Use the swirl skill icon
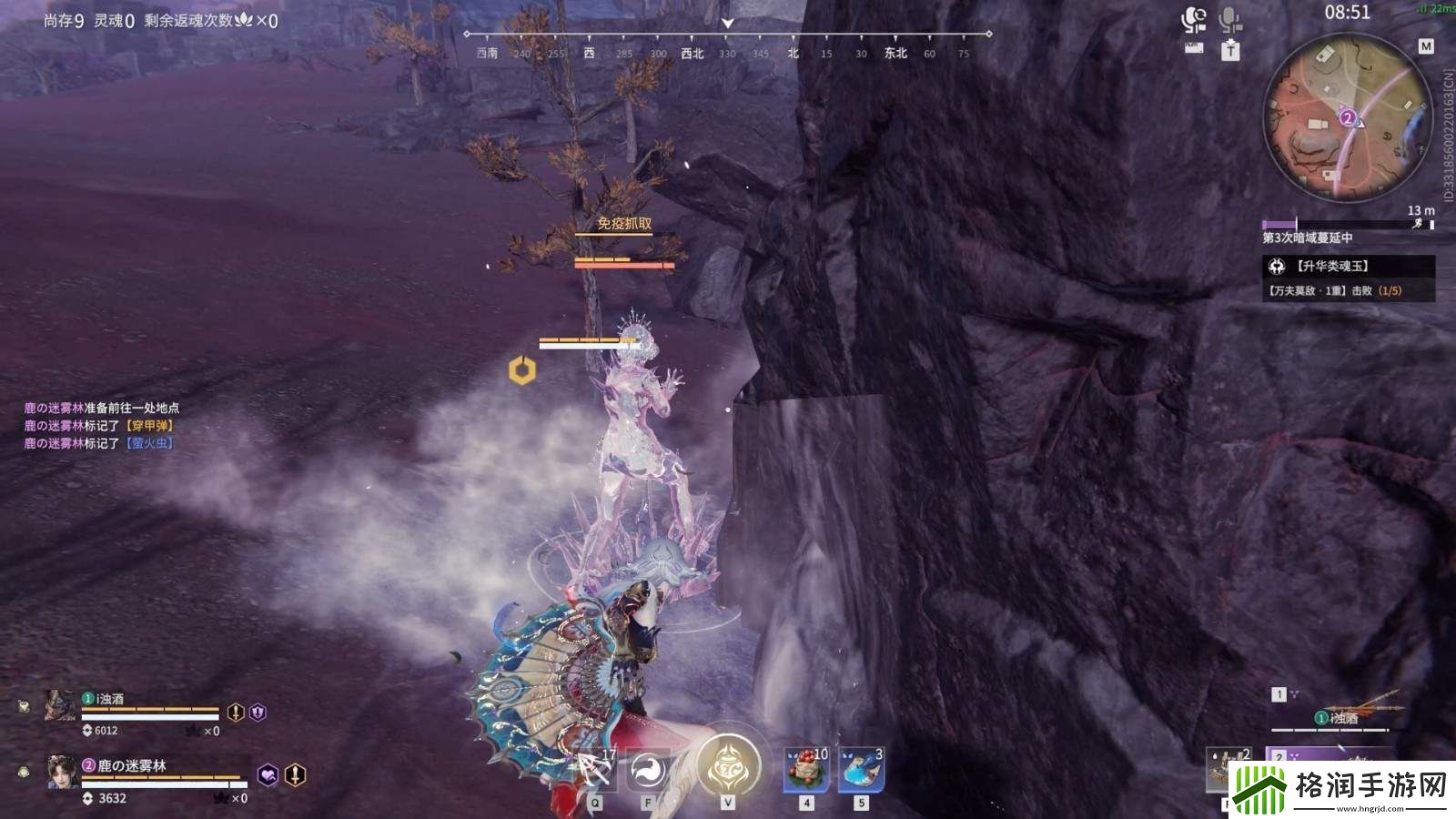1456x819 pixels. [x=647, y=771]
